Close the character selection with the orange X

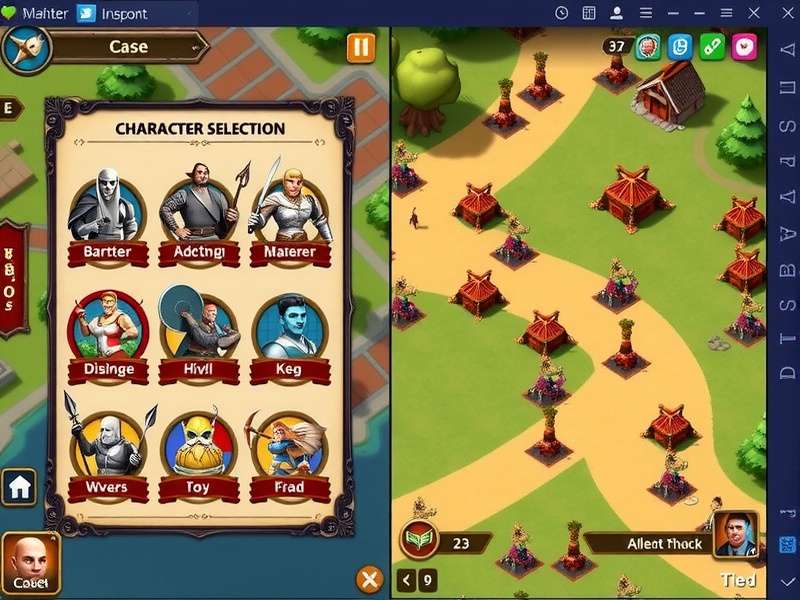click(x=370, y=579)
